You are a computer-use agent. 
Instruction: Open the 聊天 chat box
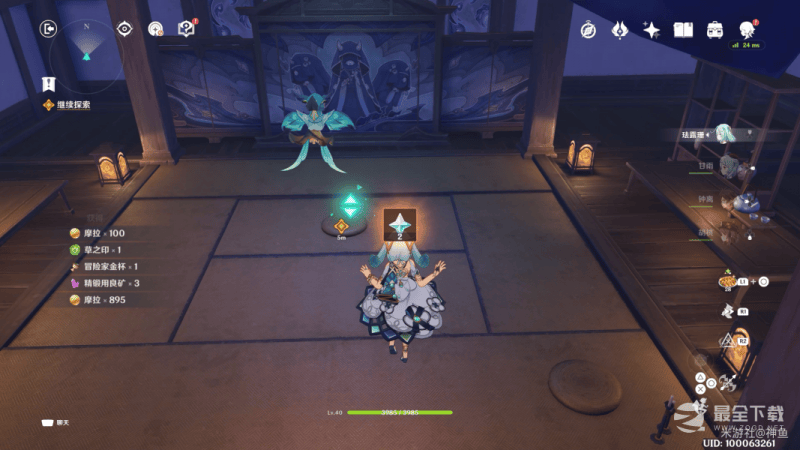pyautogui.click(x=56, y=423)
